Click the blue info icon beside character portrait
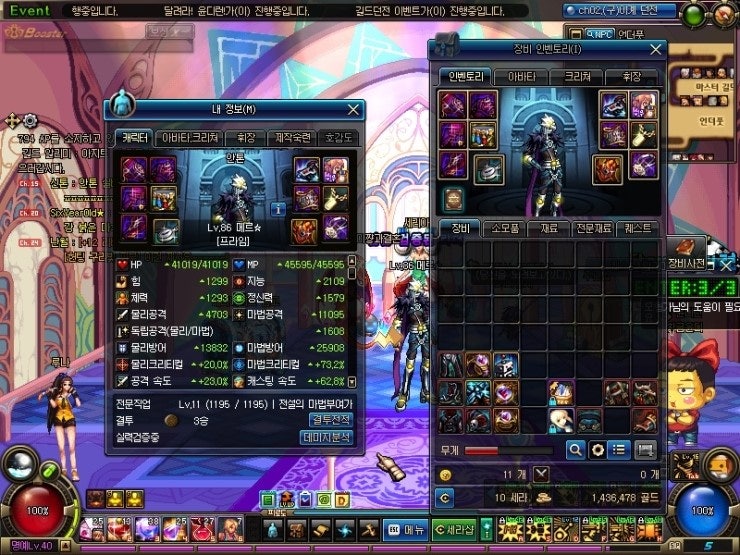 pyautogui.click(x=277, y=209)
